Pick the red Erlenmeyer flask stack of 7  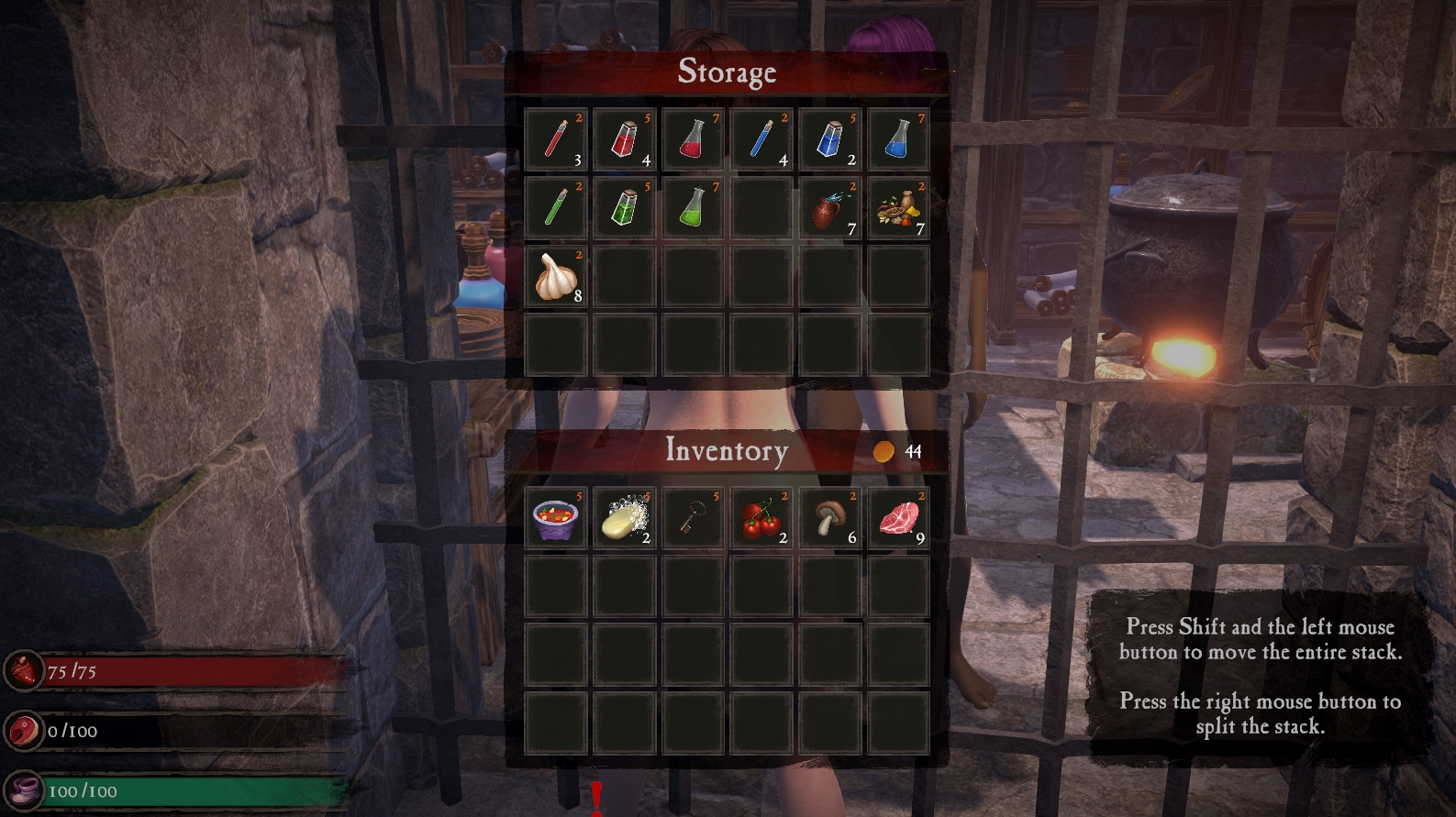(x=692, y=139)
